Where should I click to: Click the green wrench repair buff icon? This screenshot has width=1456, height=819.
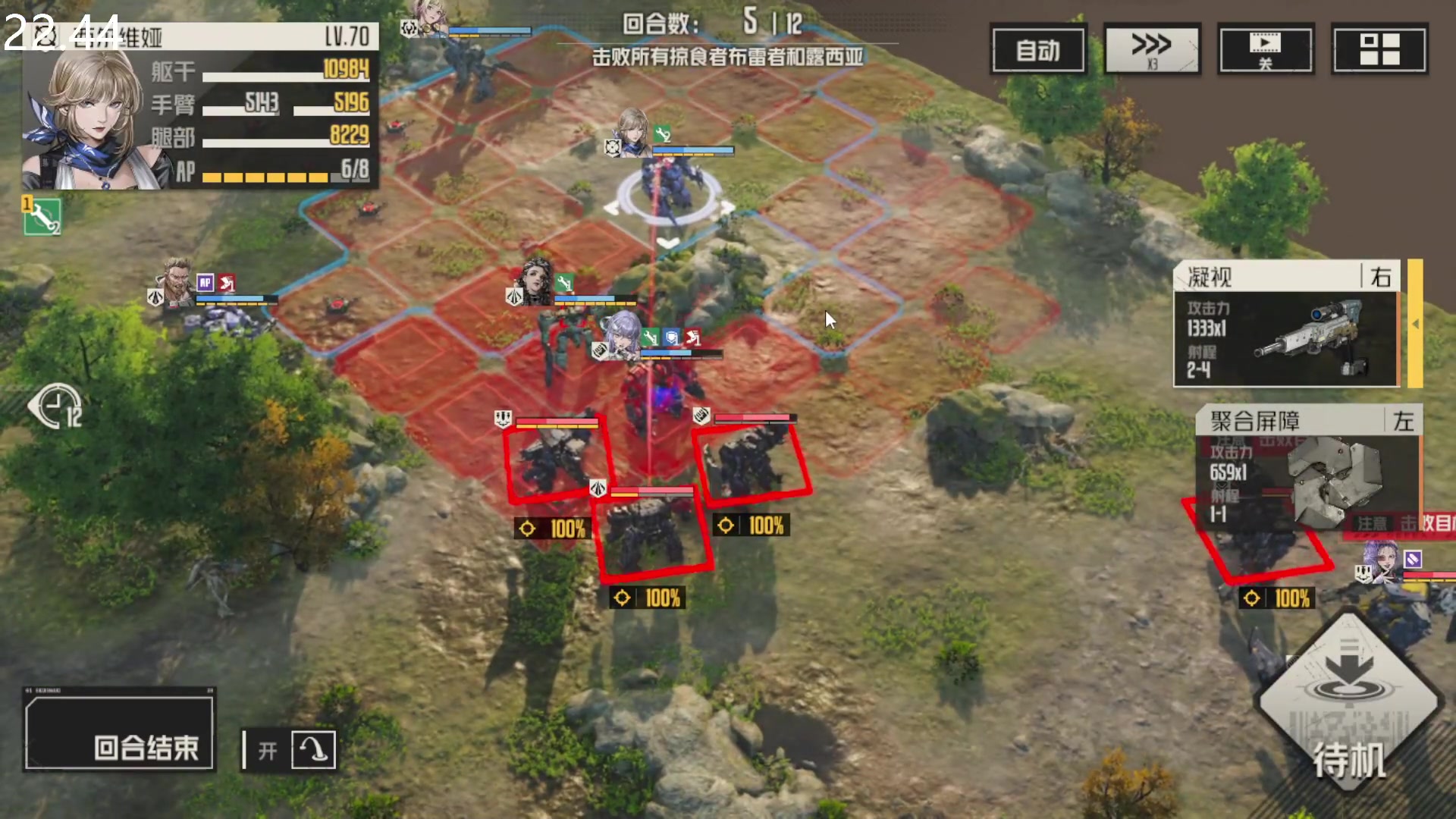42,217
